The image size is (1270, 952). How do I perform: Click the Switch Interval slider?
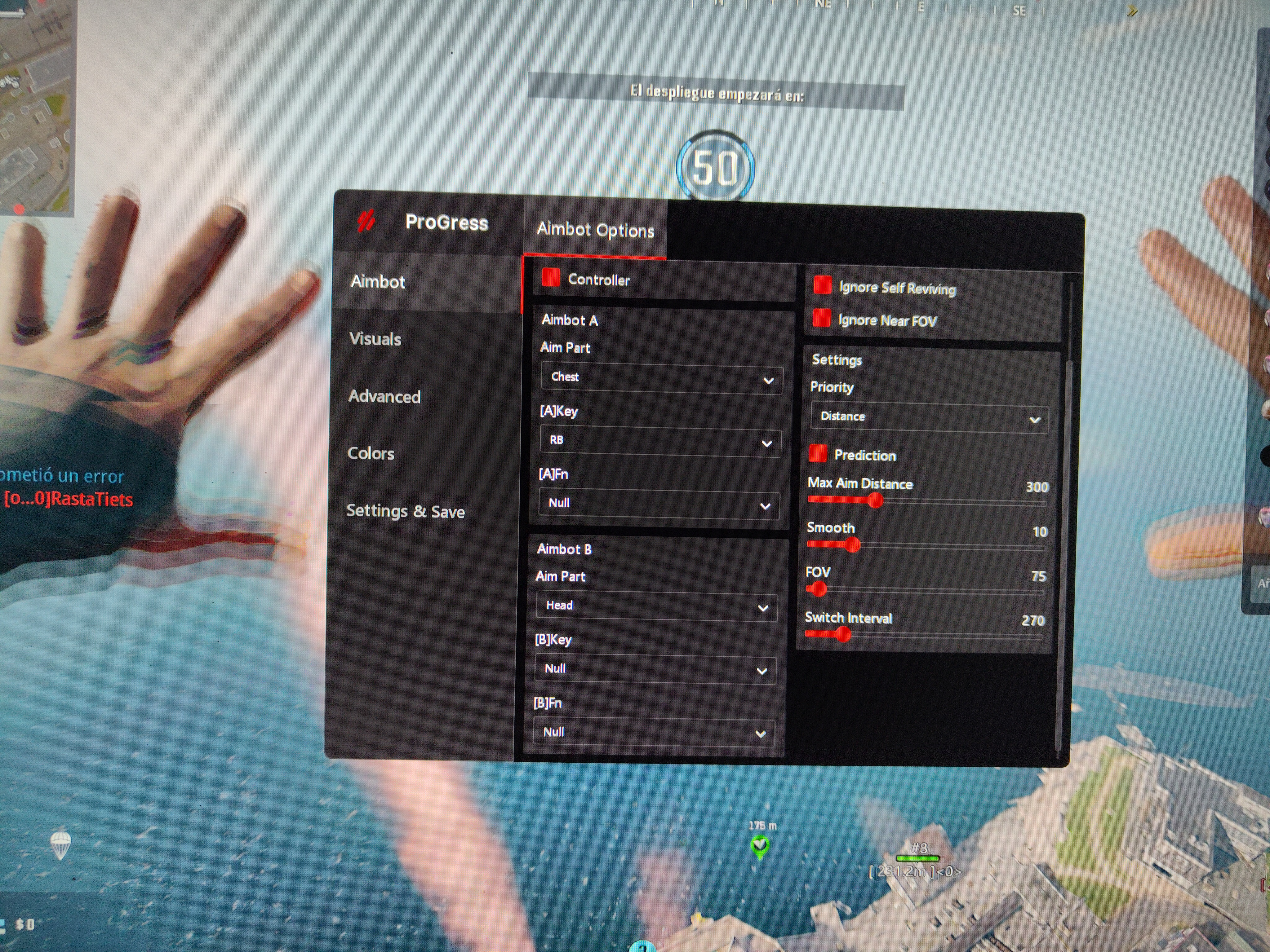click(923, 635)
